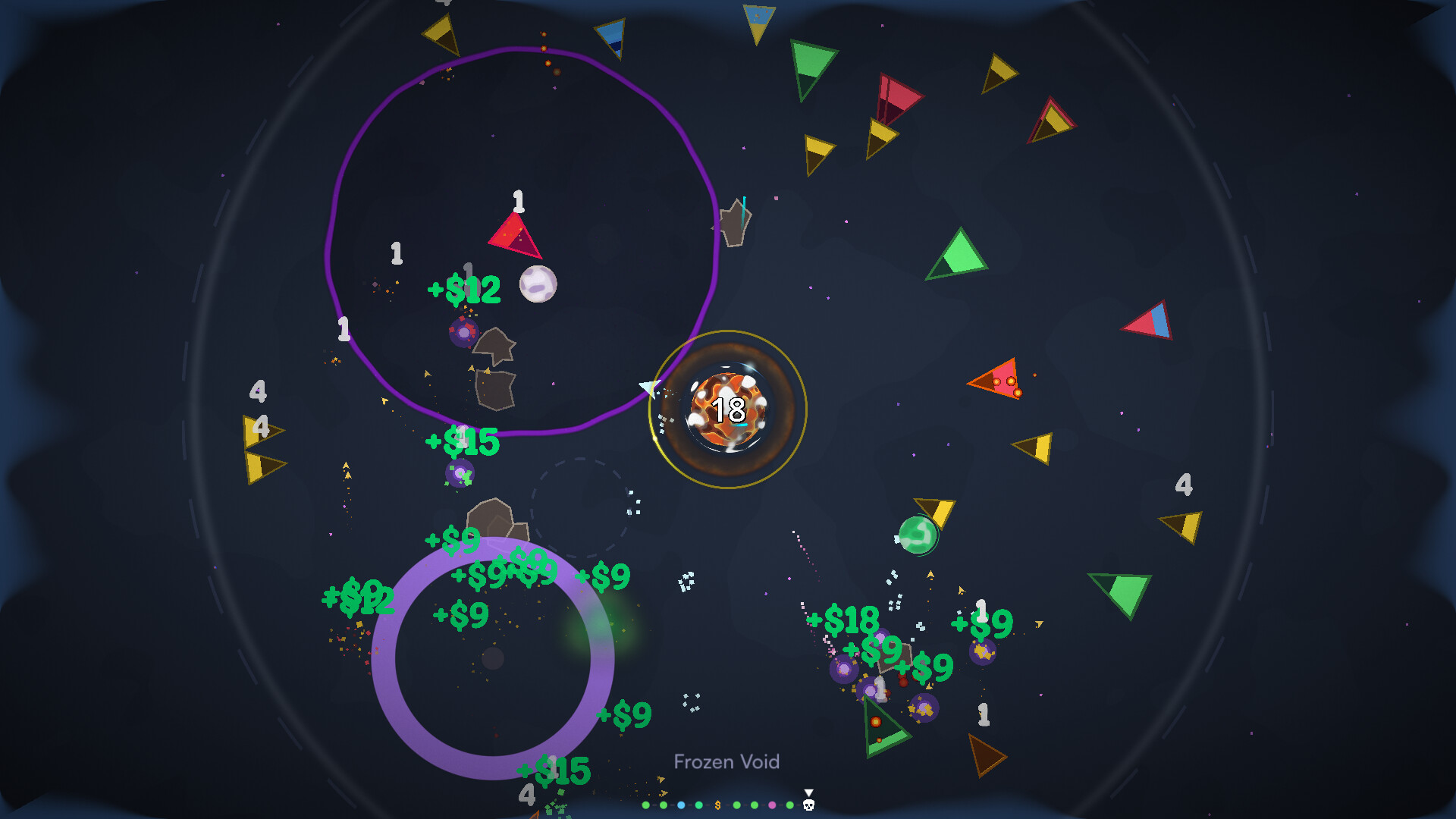Click the blue-and-yellow triangle at the top edge
Image resolution: width=1456 pixels, height=819 pixels.
coord(758,19)
